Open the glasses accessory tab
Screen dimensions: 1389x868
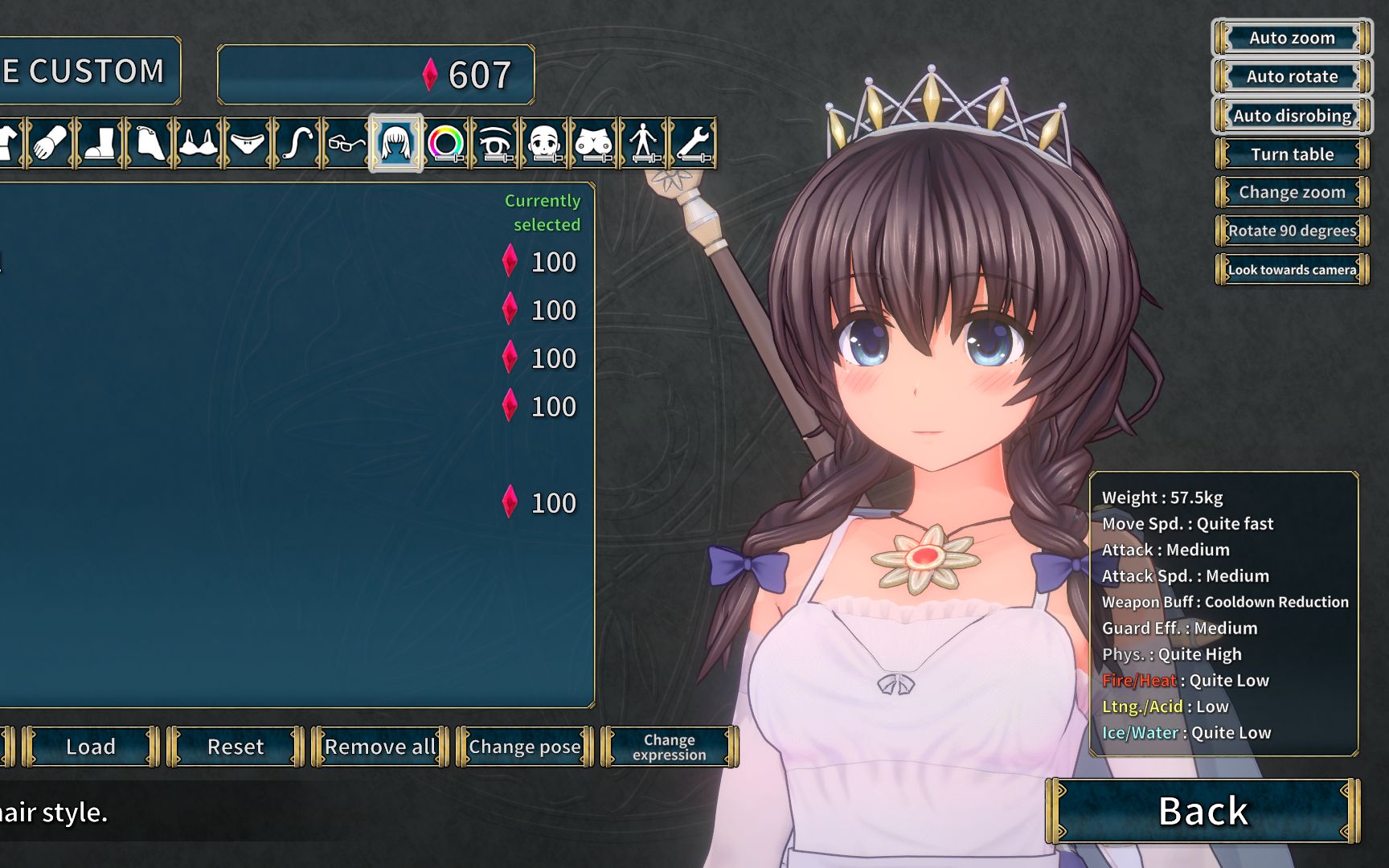(346, 143)
